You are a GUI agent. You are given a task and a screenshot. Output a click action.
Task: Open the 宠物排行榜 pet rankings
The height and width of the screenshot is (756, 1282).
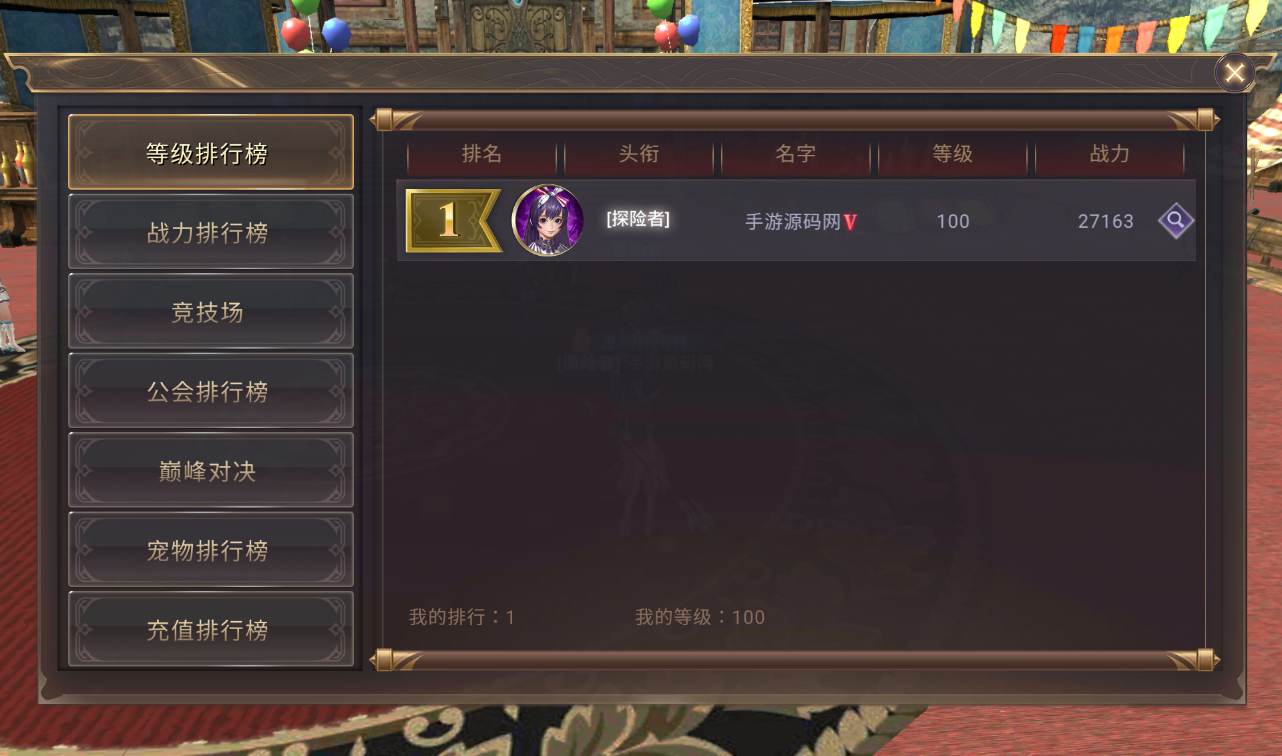[x=210, y=549]
